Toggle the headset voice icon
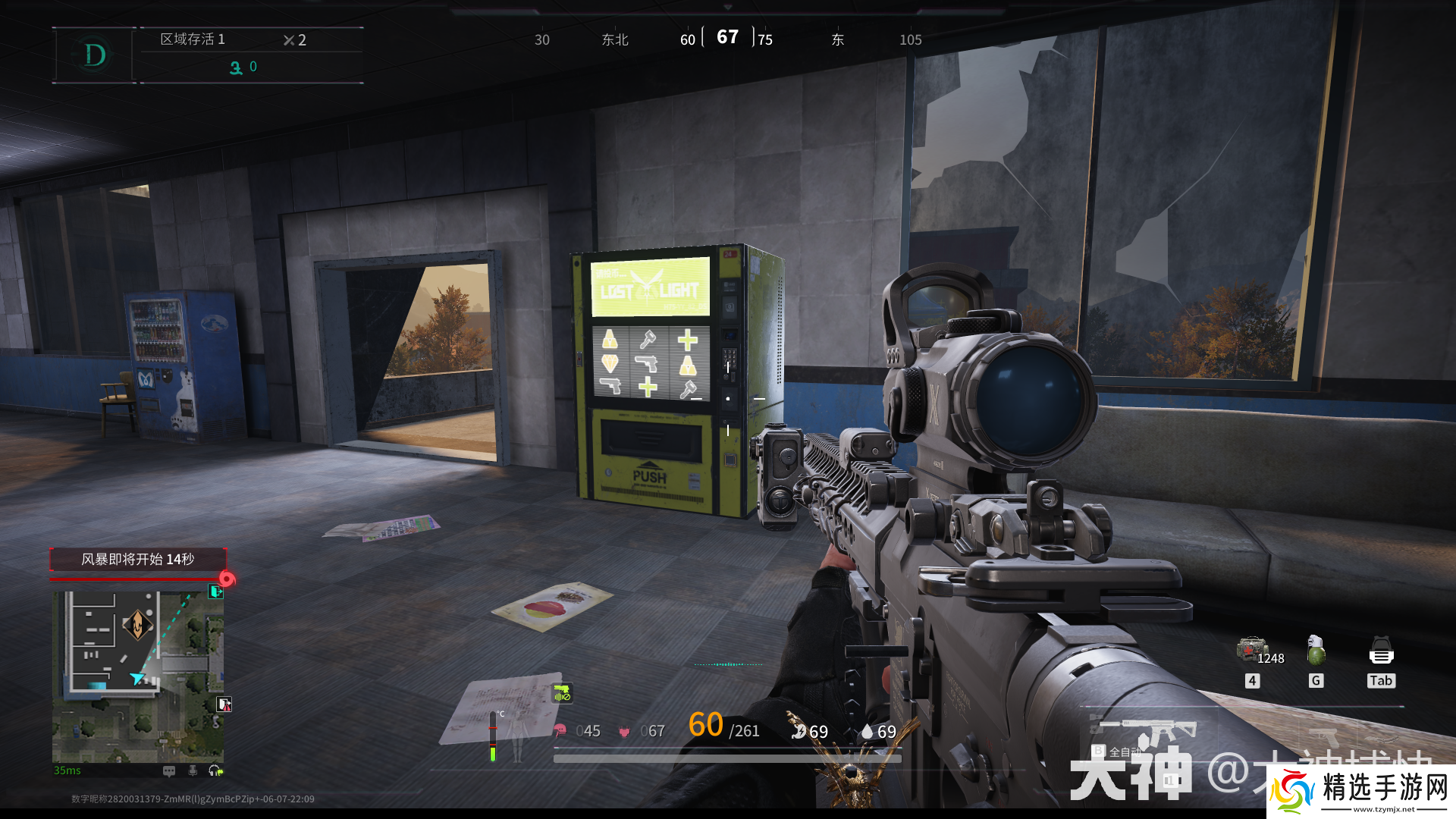 [x=215, y=770]
